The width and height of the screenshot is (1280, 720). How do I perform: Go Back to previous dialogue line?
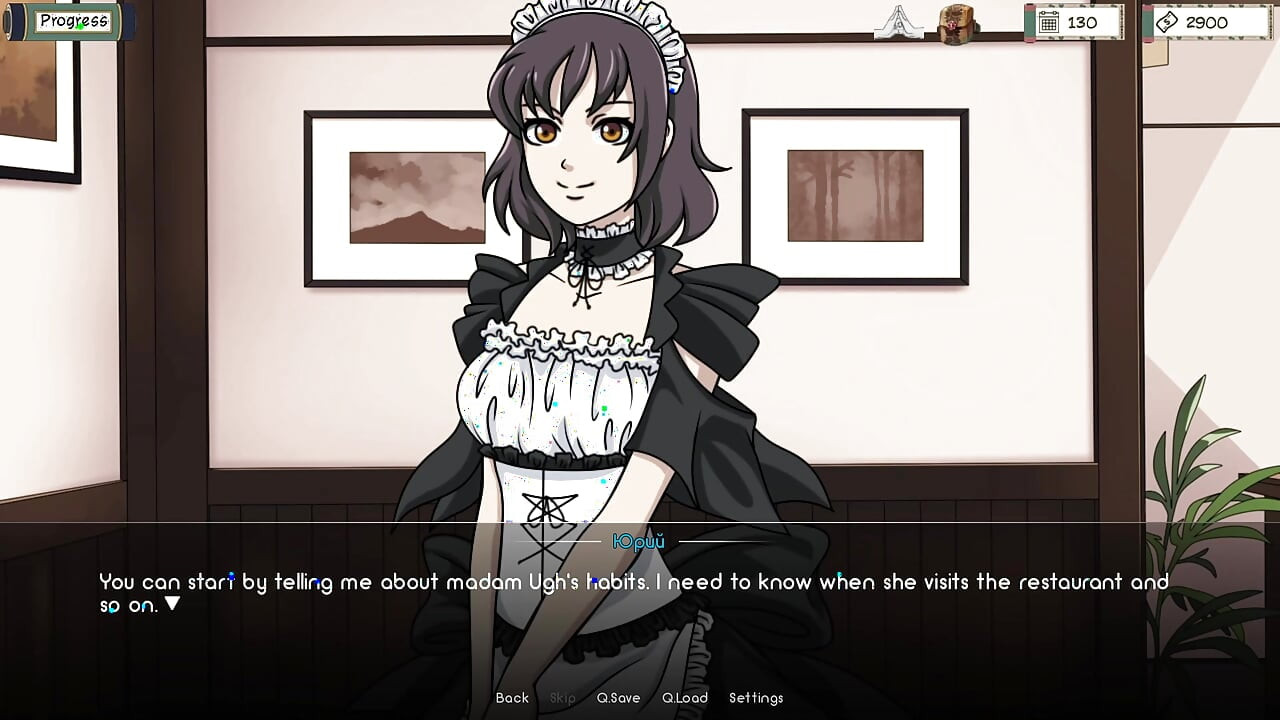(x=512, y=698)
